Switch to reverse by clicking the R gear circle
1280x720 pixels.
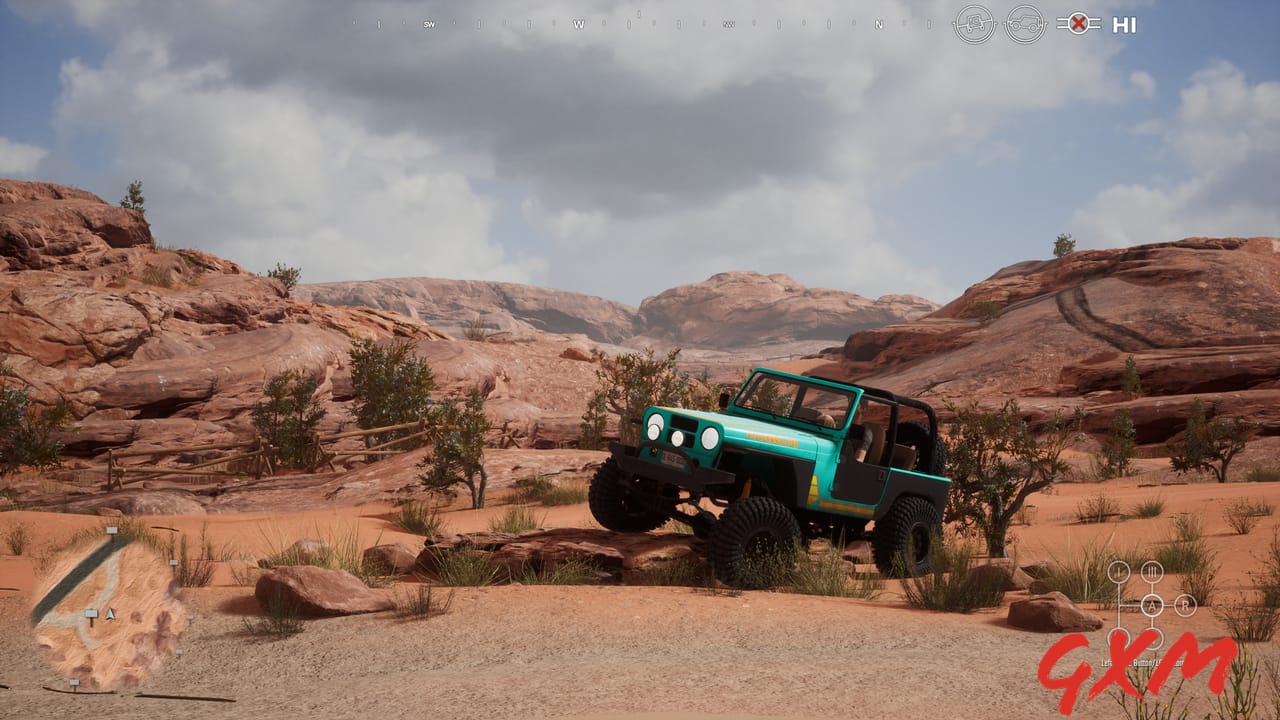click(1185, 605)
